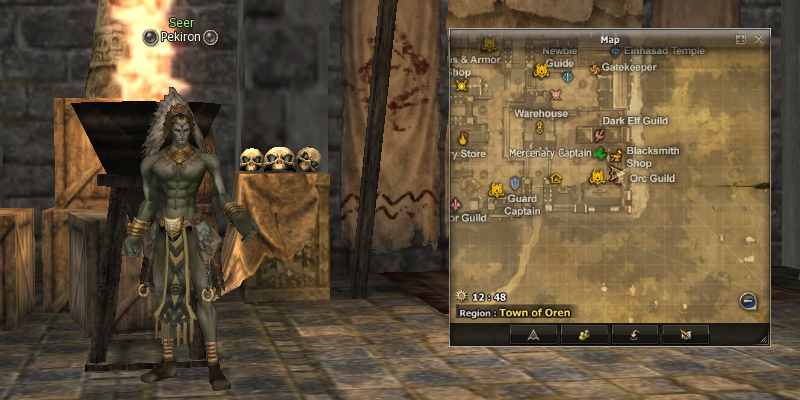The width and height of the screenshot is (800, 400).
Task: Click the Einhasad Temple map marker
Action: pos(614,48)
